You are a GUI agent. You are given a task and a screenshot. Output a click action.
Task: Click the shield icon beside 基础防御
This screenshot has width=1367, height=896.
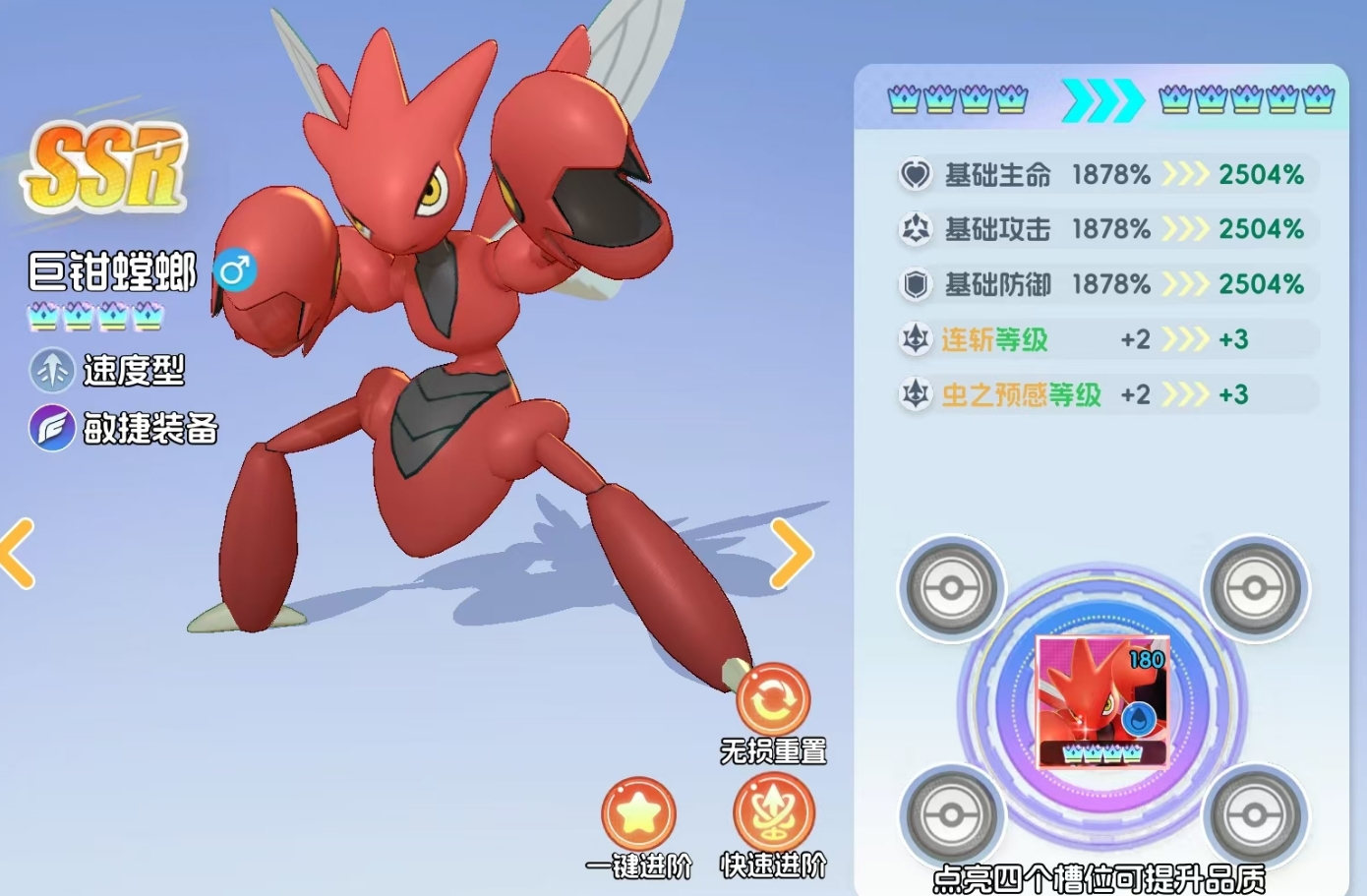tap(916, 284)
